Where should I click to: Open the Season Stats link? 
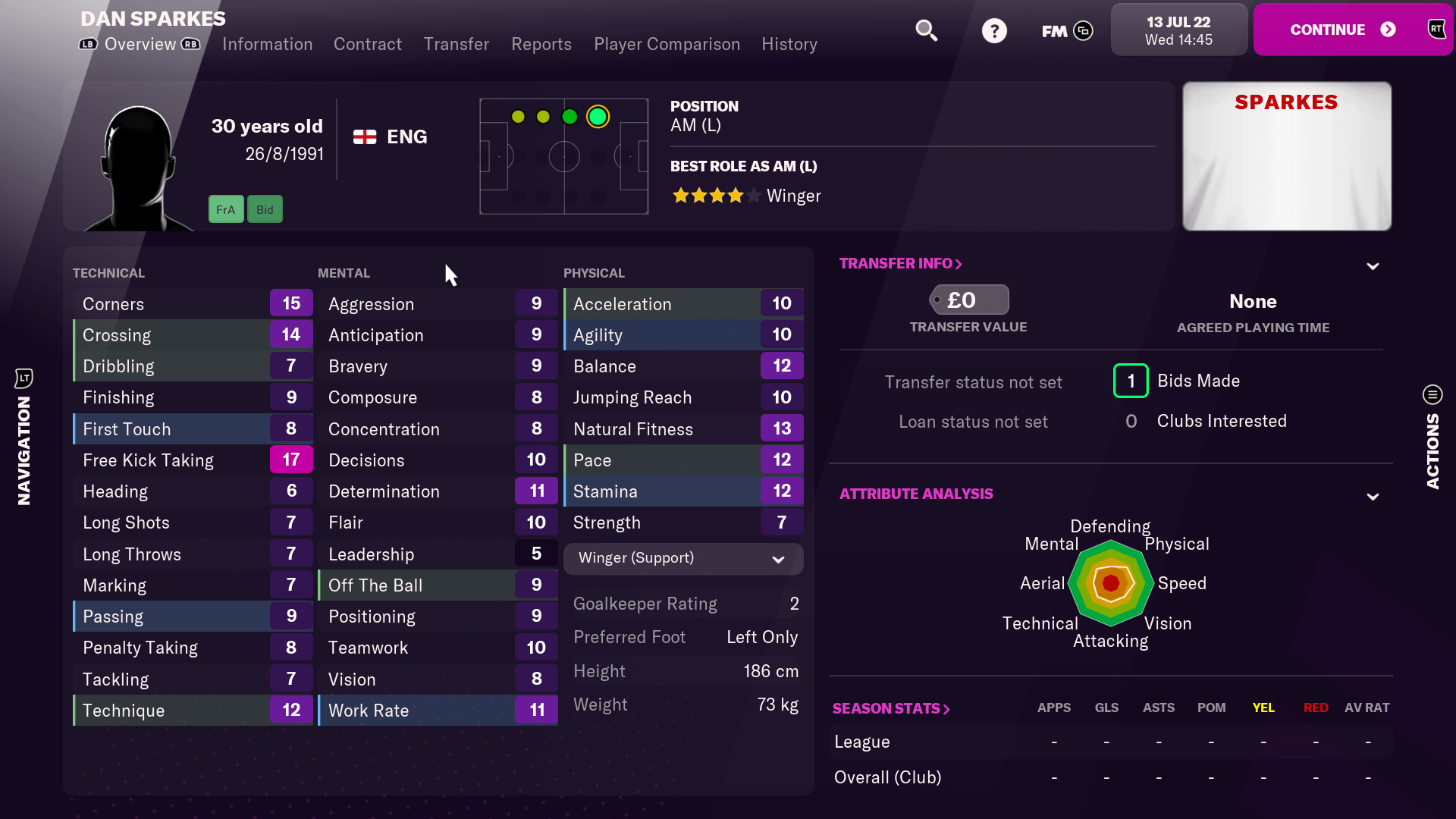coord(891,708)
